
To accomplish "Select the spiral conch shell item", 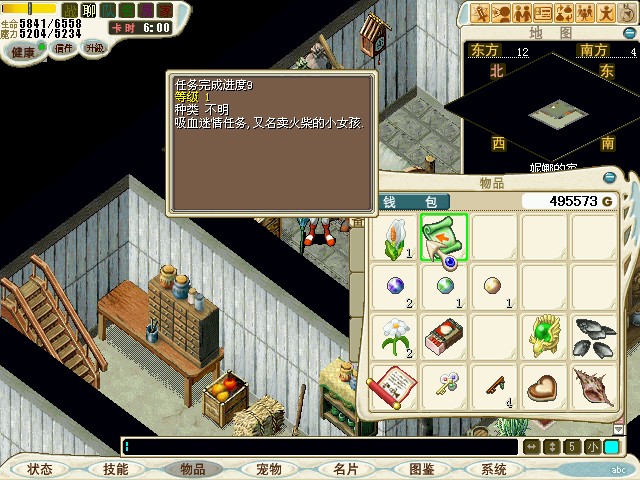I will [x=592, y=386].
